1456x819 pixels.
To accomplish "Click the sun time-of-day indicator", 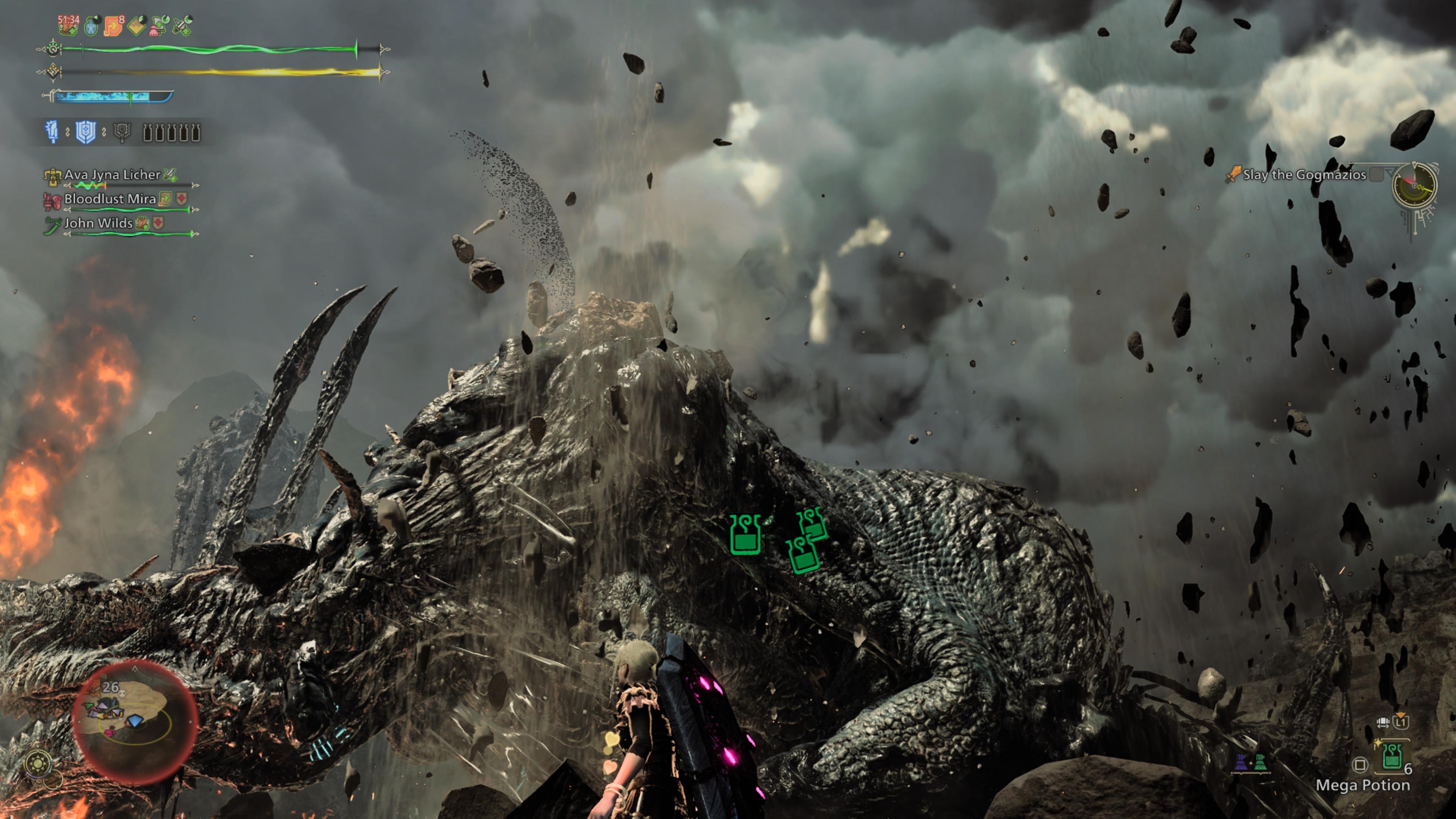I will pos(38,764).
